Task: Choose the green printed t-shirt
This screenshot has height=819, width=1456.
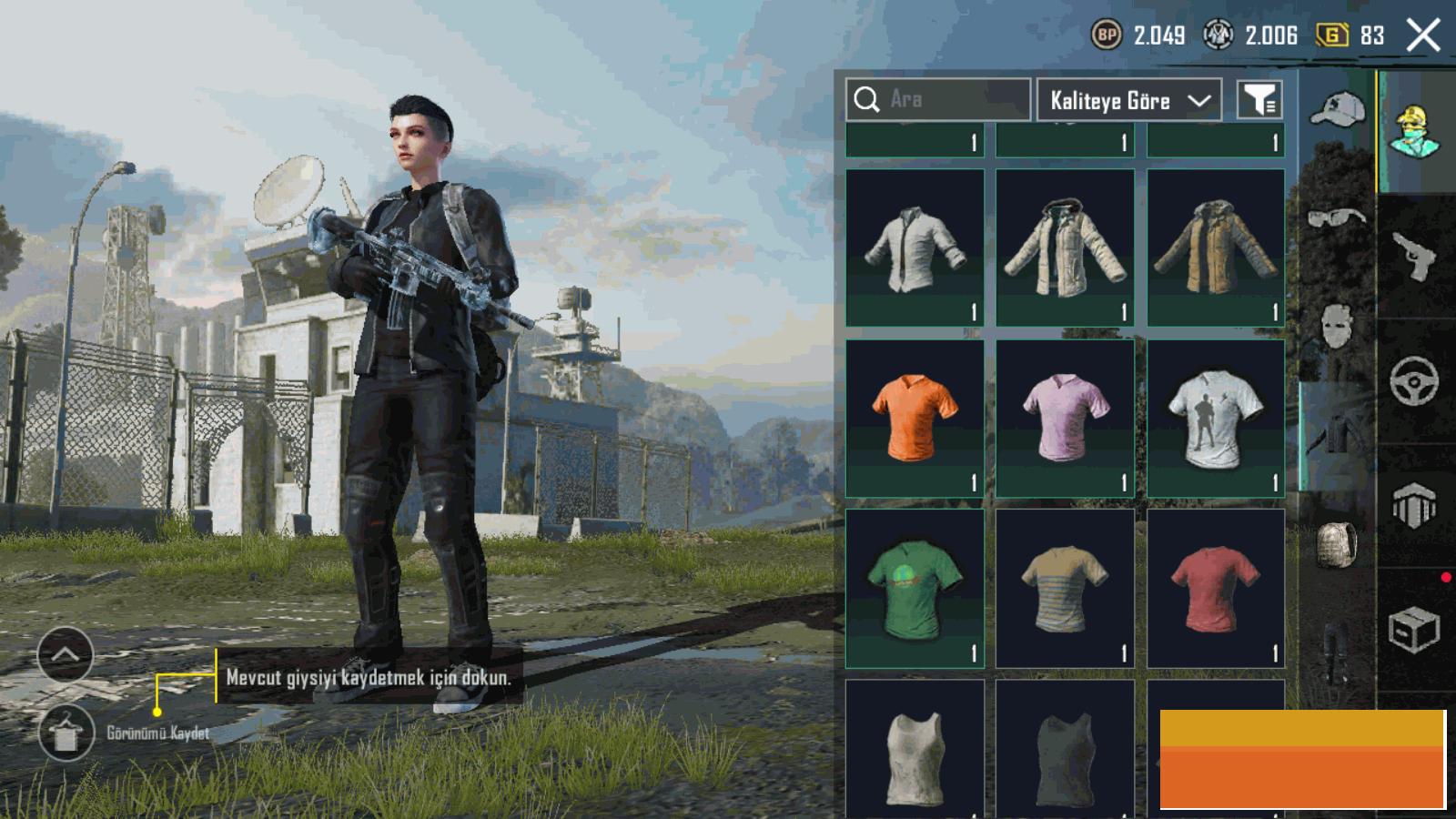Action: (915, 589)
